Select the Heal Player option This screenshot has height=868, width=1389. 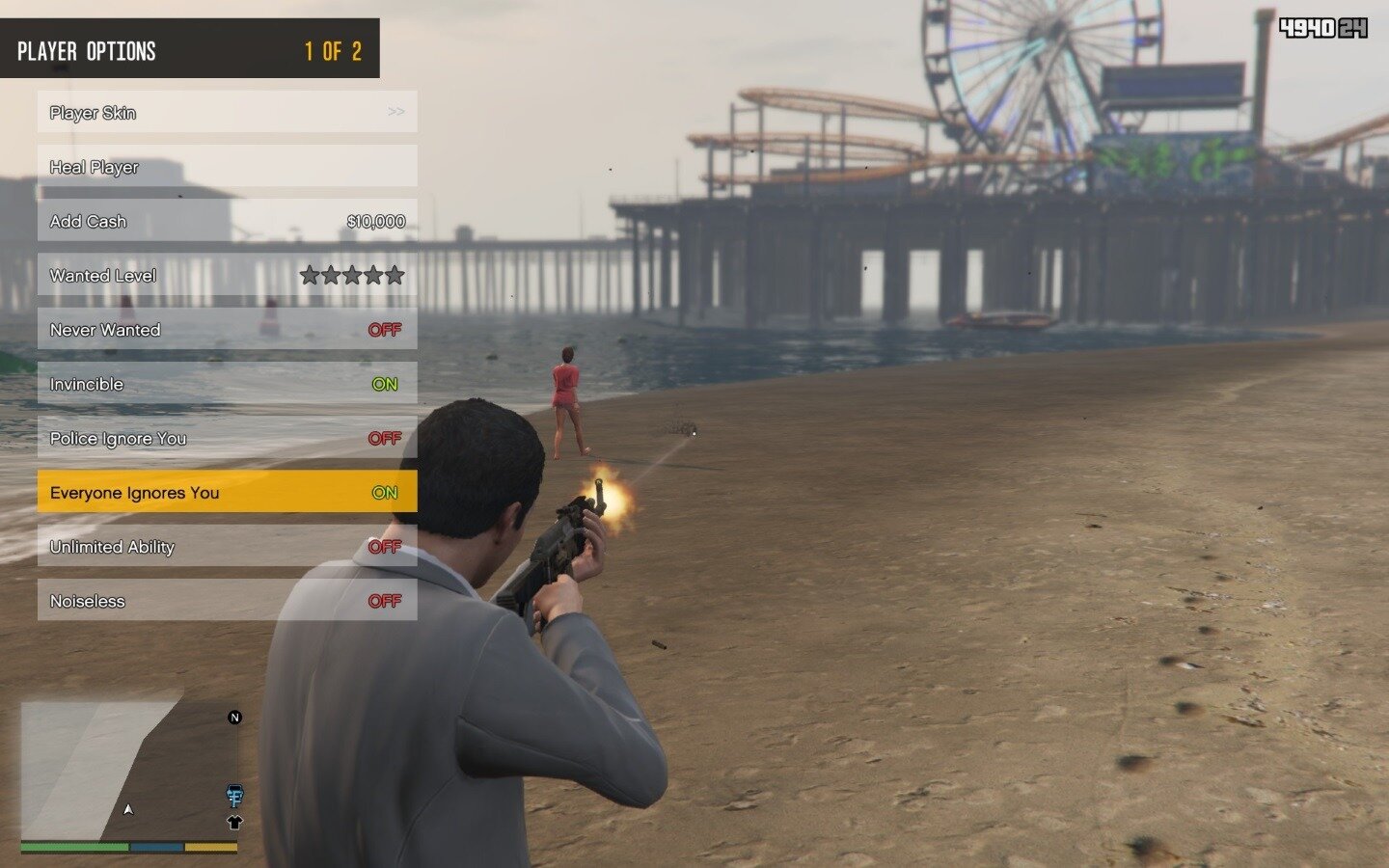coord(227,167)
